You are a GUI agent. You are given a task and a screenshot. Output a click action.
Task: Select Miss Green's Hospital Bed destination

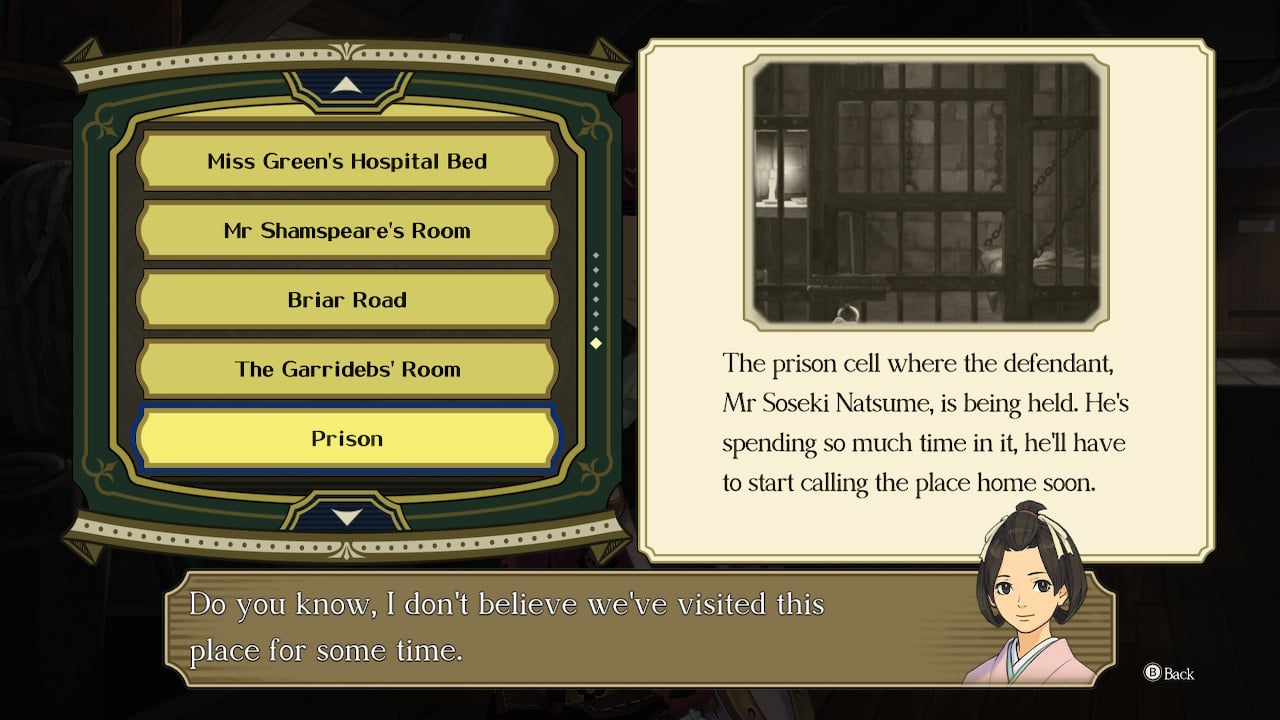[x=347, y=161]
